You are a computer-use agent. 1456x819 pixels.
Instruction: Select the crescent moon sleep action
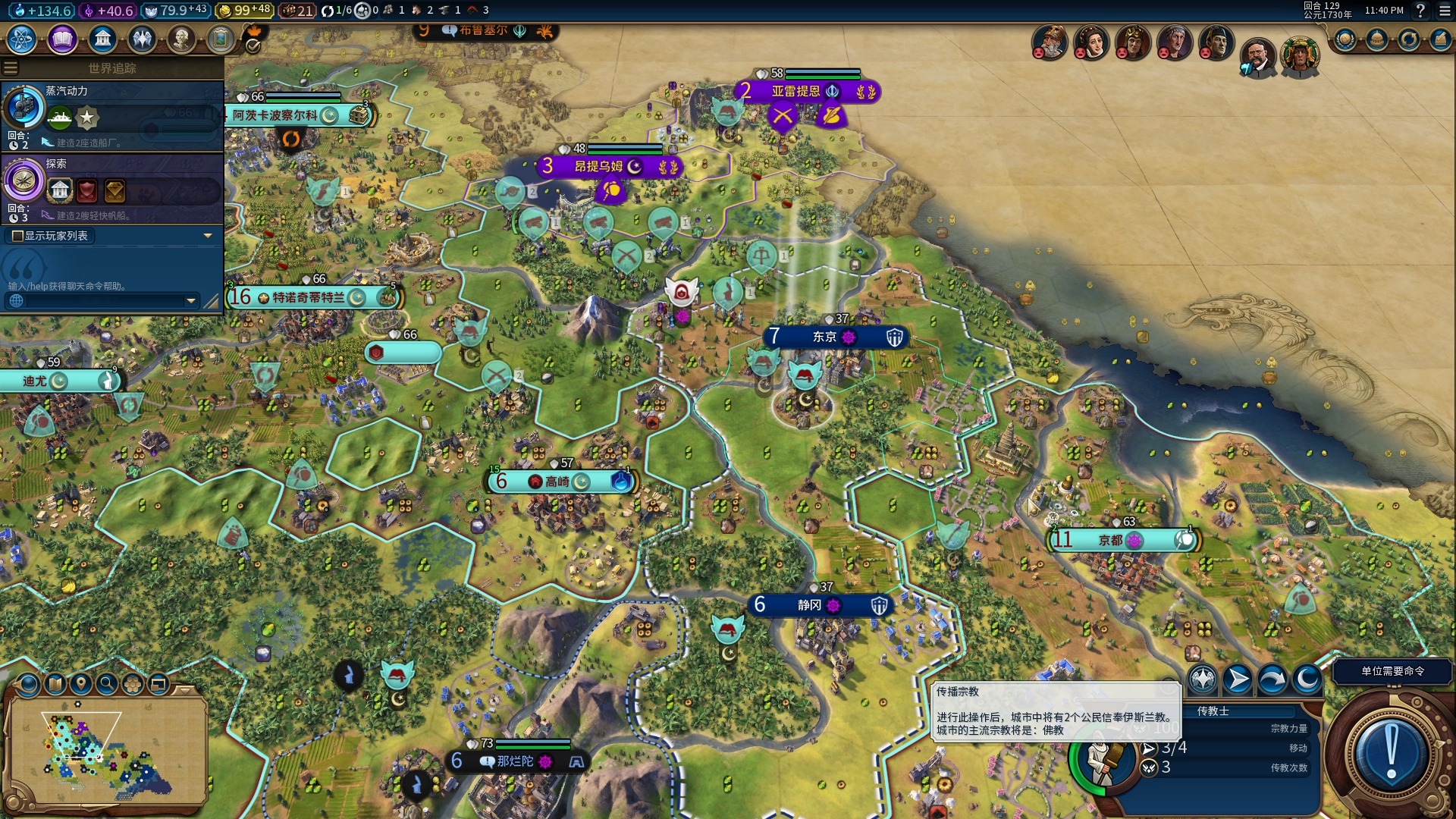coord(1307,679)
